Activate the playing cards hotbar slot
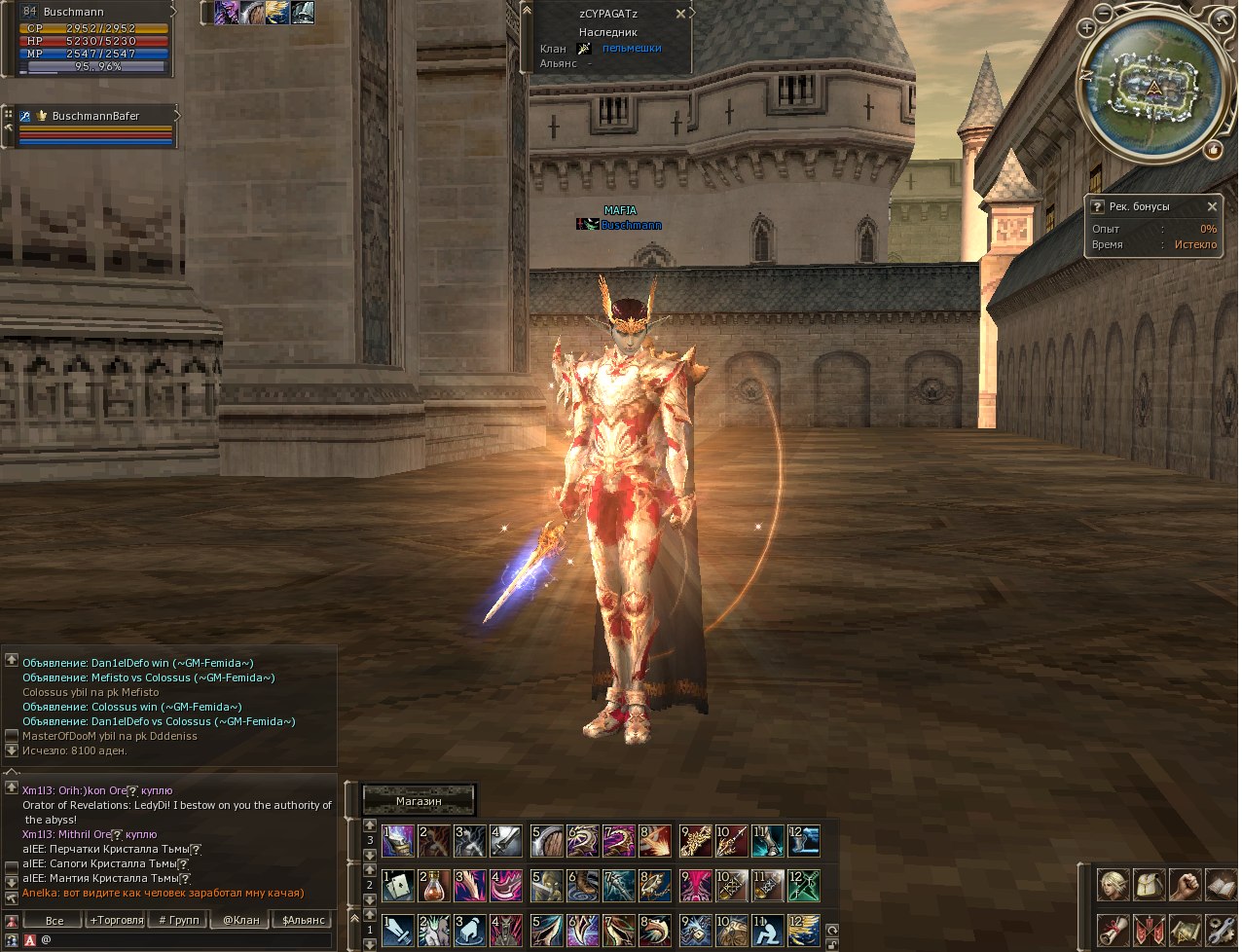 398,886
